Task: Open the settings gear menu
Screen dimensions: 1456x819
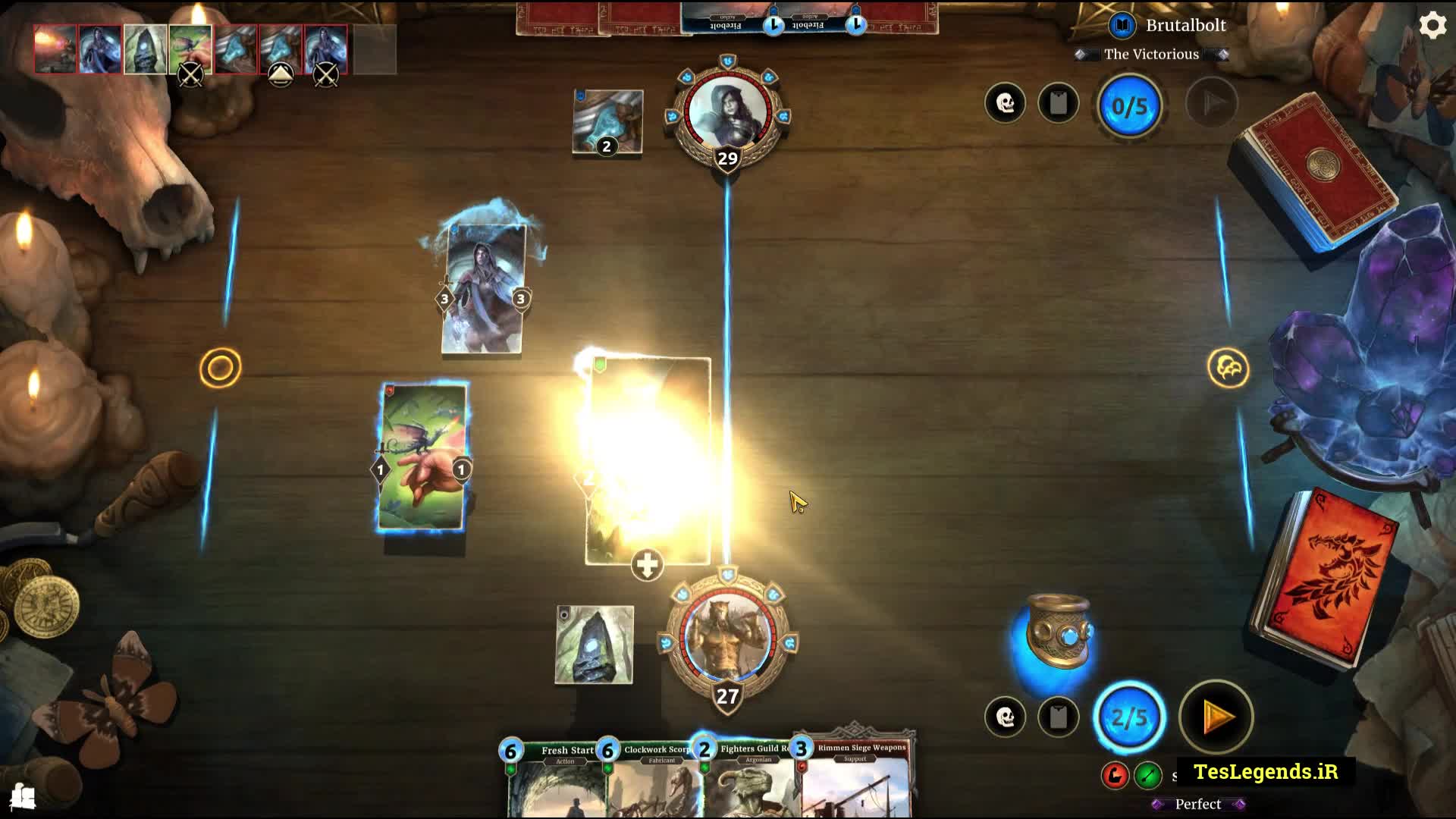Action: tap(1432, 26)
